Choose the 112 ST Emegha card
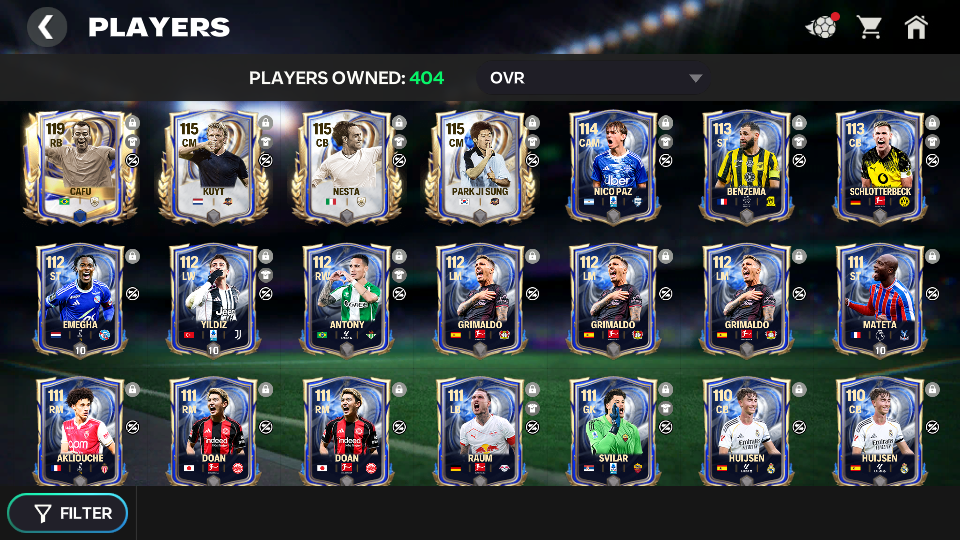The width and height of the screenshot is (960, 540). click(80, 298)
